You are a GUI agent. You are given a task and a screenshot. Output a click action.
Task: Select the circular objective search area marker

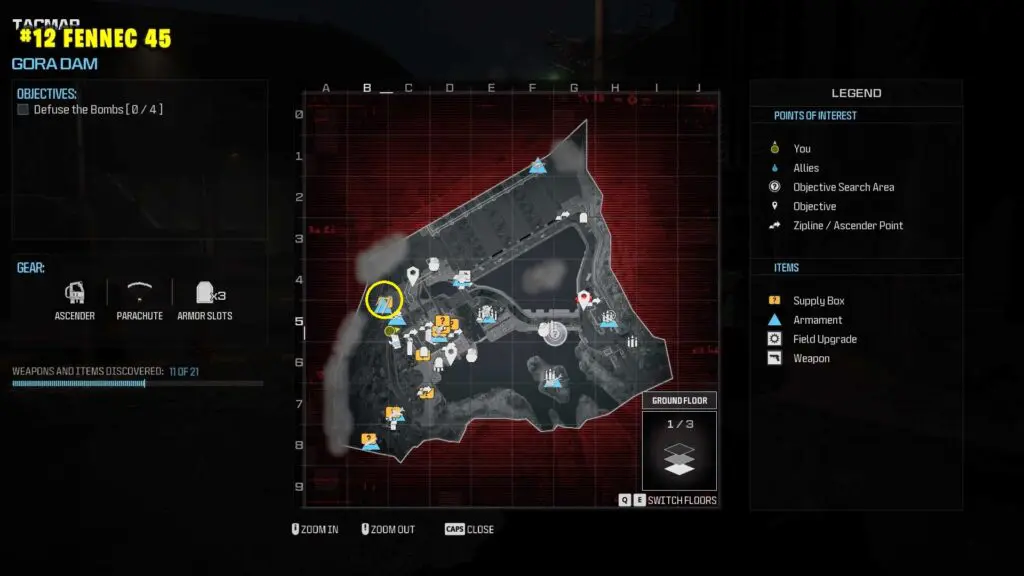[551, 332]
